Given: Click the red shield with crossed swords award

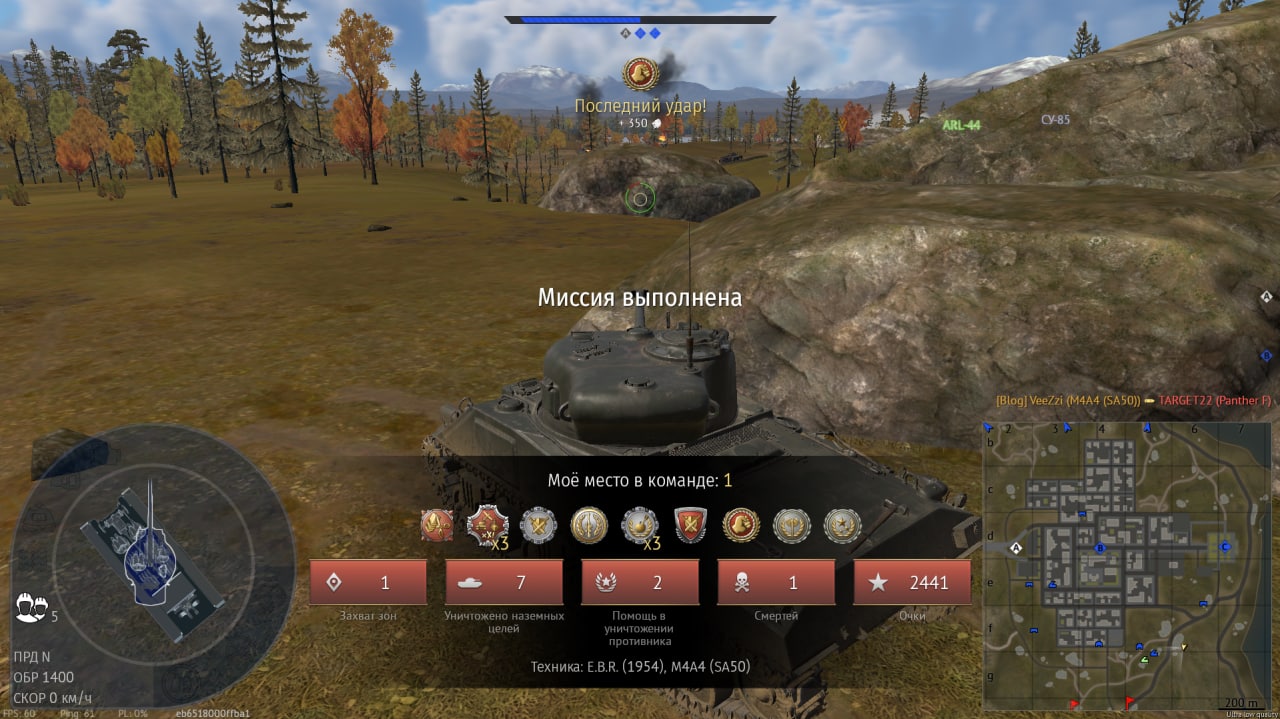Looking at the screenshot, I should point(690,525).
